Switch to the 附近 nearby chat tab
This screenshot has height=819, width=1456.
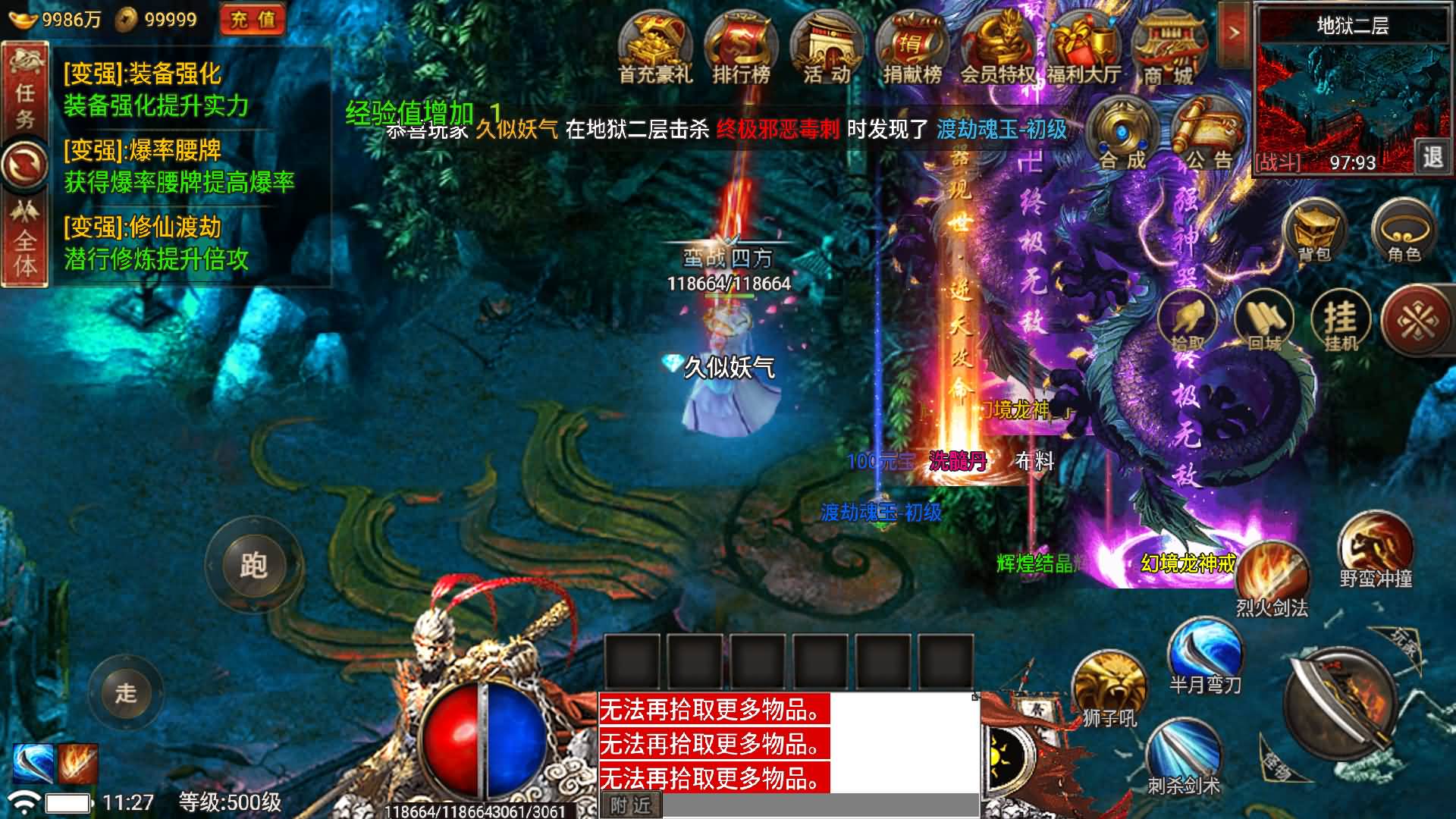point(631,805)
